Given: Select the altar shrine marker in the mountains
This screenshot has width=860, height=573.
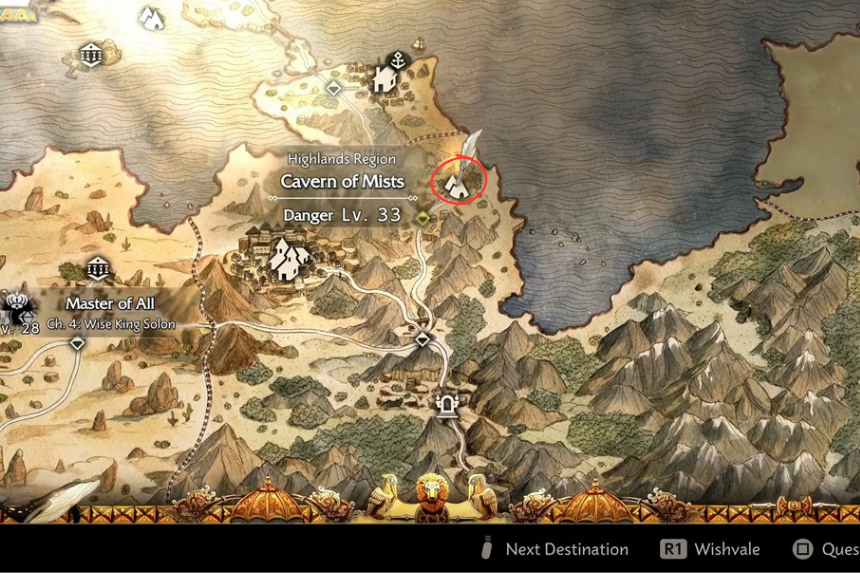Looking at the screenshot, I should click(x=446, y=406).
